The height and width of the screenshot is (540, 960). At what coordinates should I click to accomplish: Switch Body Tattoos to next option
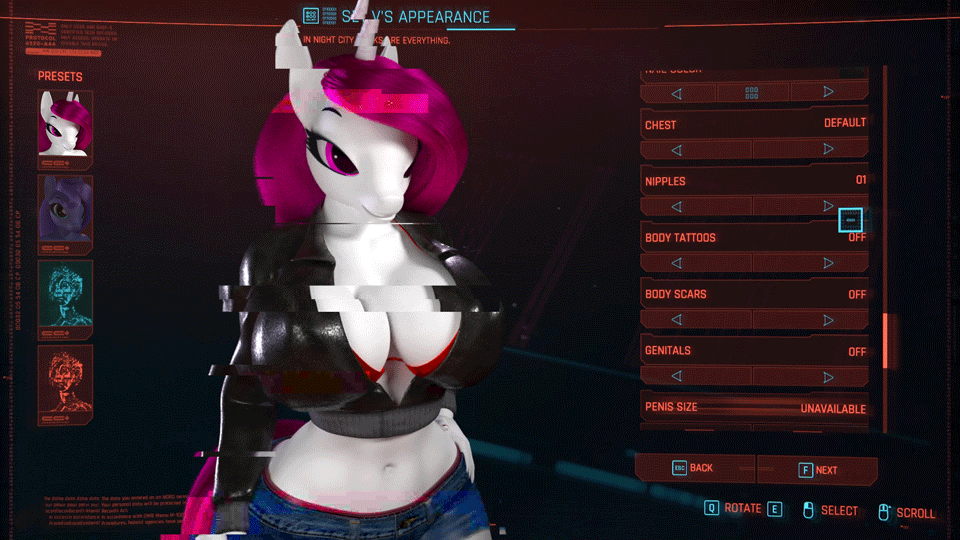tap(828, 263)
